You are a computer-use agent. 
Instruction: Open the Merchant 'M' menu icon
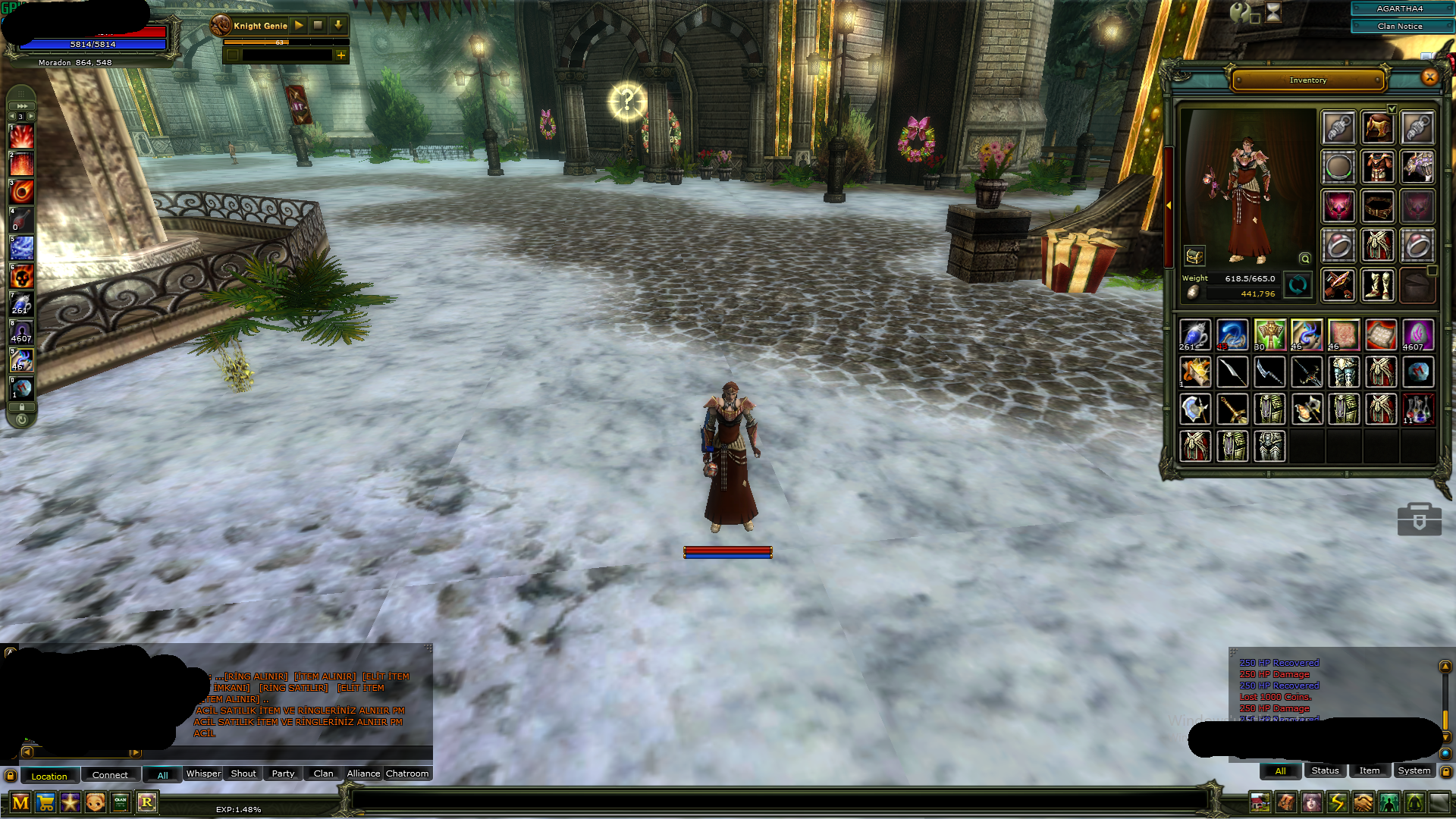[20, 802]
